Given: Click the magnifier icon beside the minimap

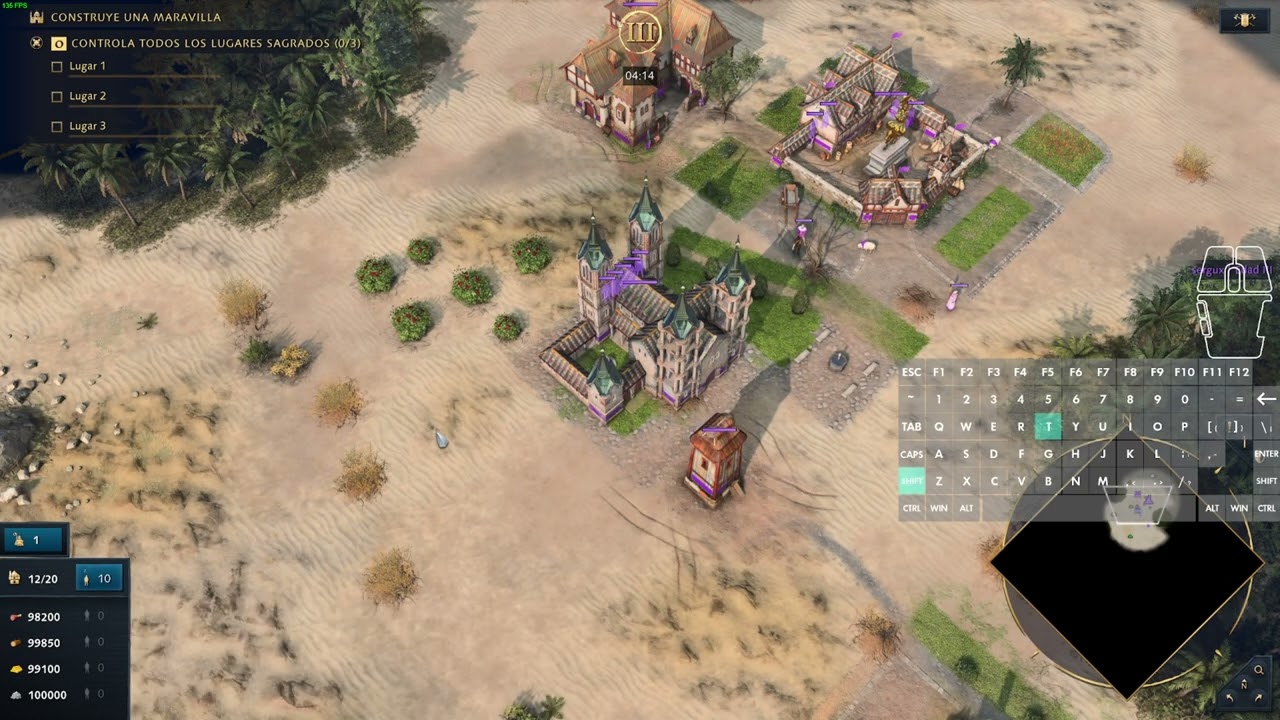Looking at the screenshot, I should [x=1258, y=670].
